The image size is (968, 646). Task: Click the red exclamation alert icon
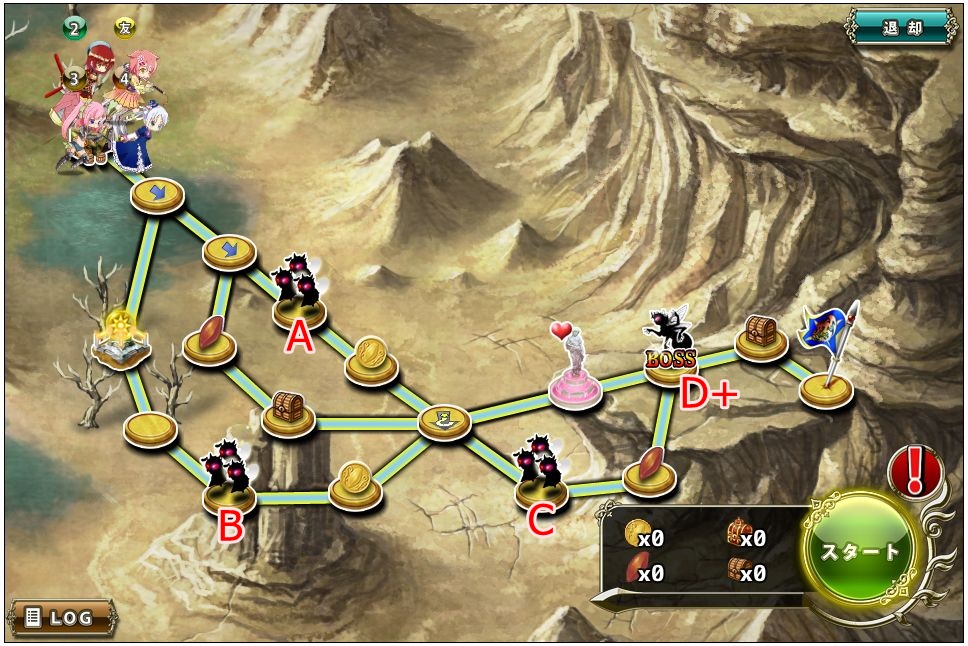point(912,472)
